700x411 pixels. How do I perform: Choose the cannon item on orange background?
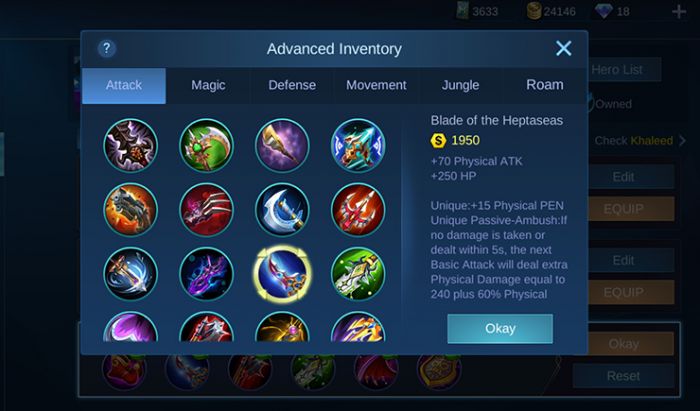click(x=130, y=209)
